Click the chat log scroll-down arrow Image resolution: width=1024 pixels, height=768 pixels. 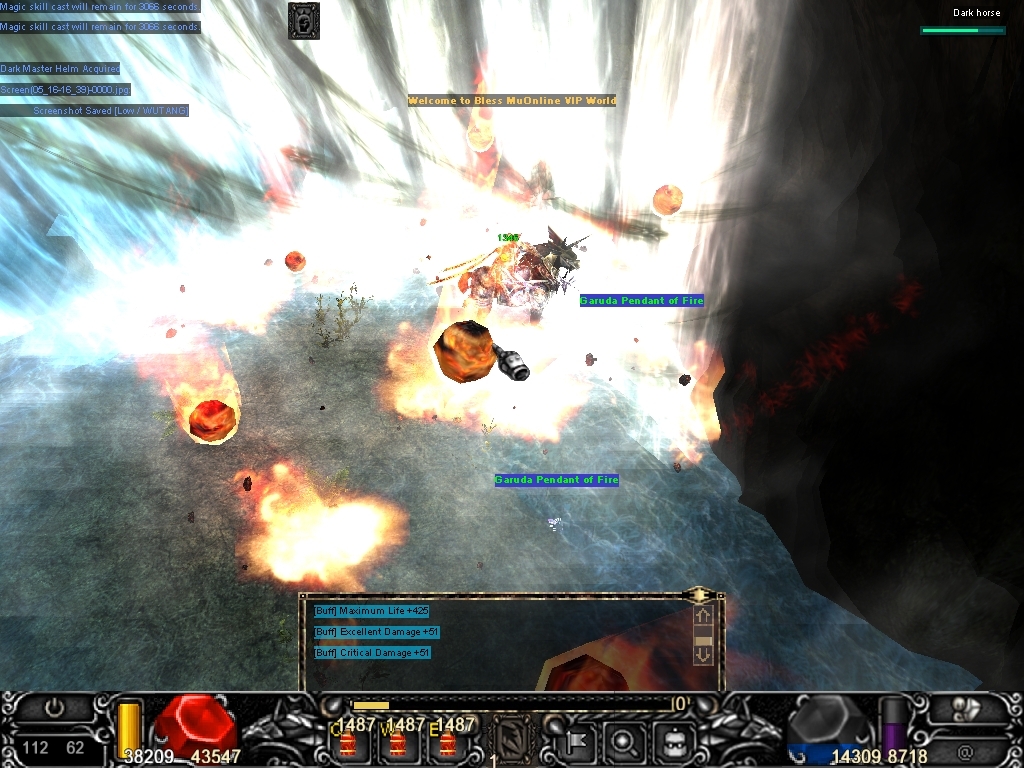703,654
